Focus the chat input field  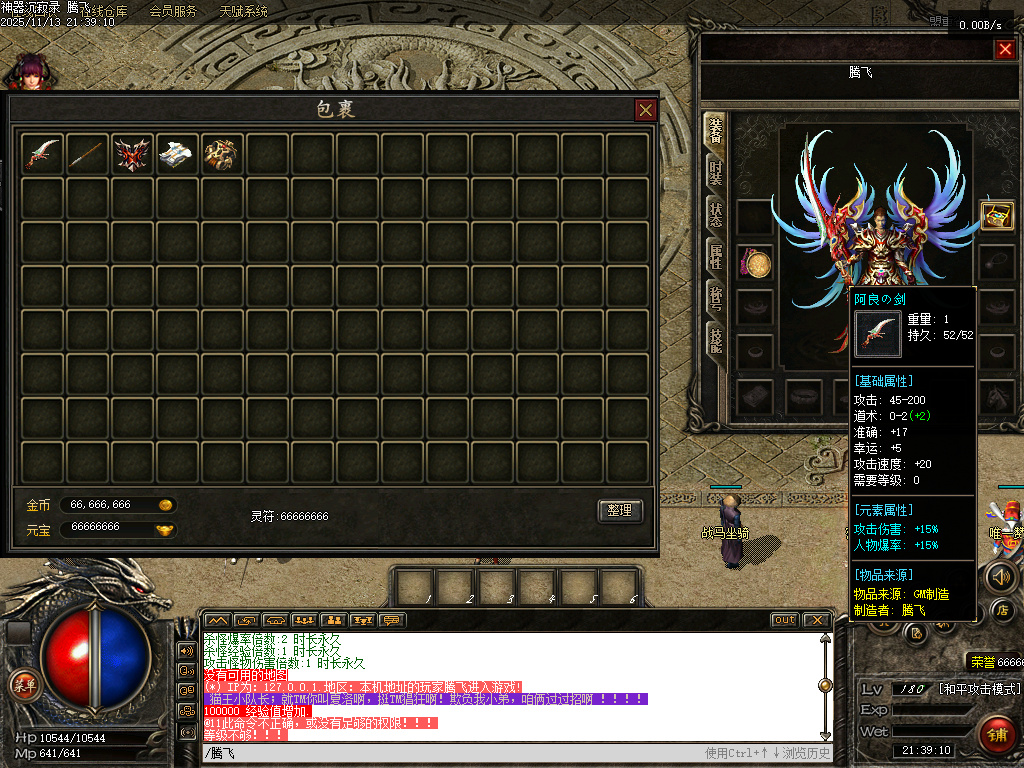[x=450, y=753]
